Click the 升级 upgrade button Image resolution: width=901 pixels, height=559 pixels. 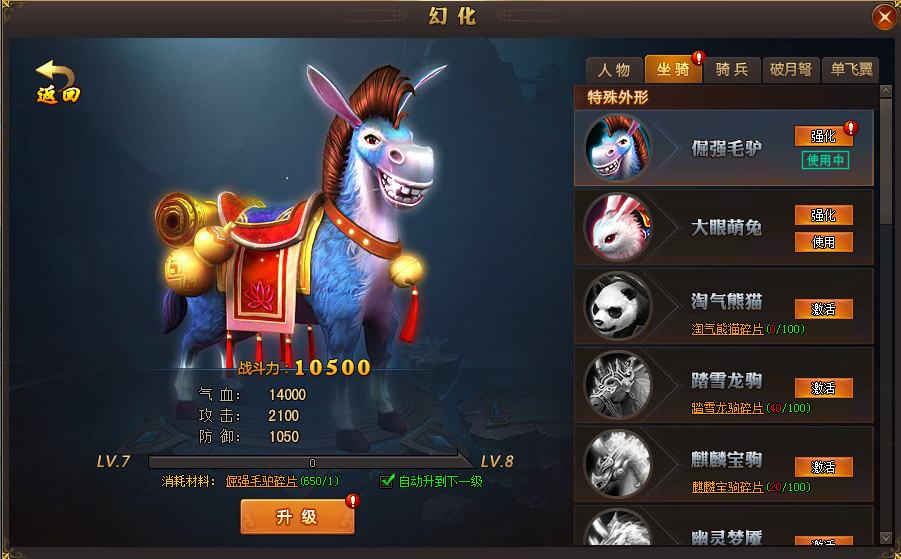(x=297, y=517)
